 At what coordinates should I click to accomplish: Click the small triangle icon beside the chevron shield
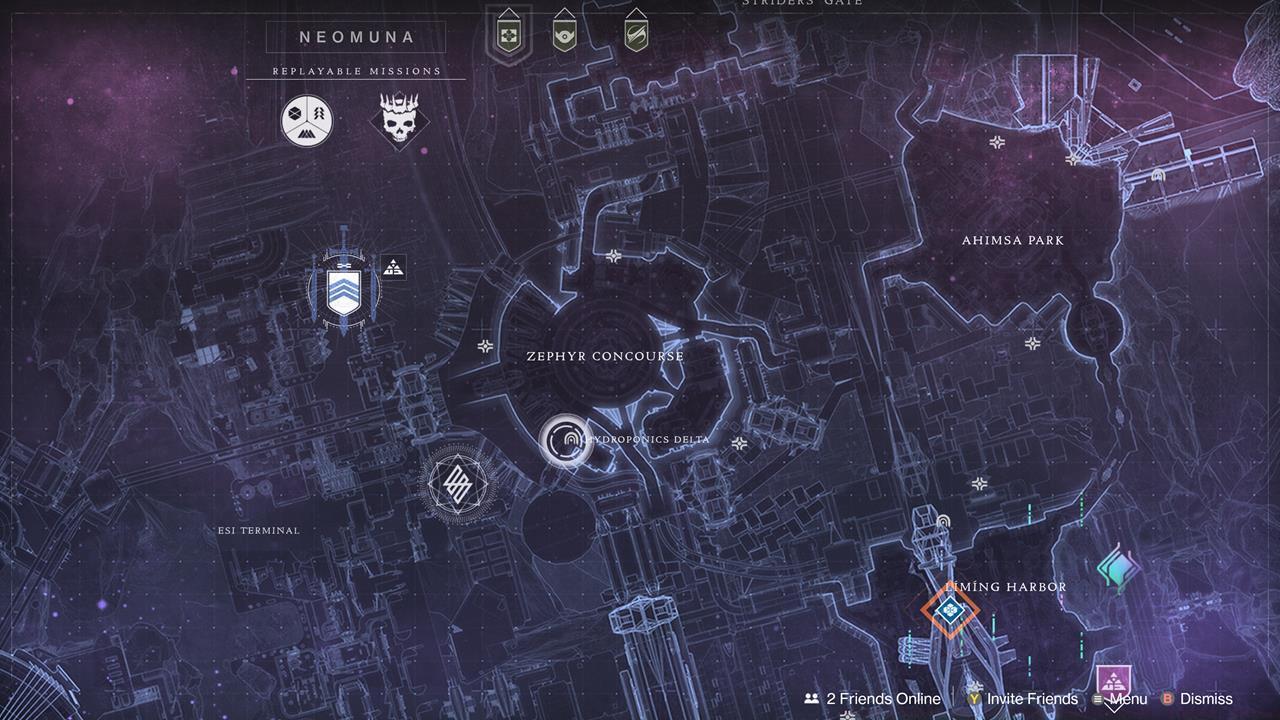tap(393, 267)
